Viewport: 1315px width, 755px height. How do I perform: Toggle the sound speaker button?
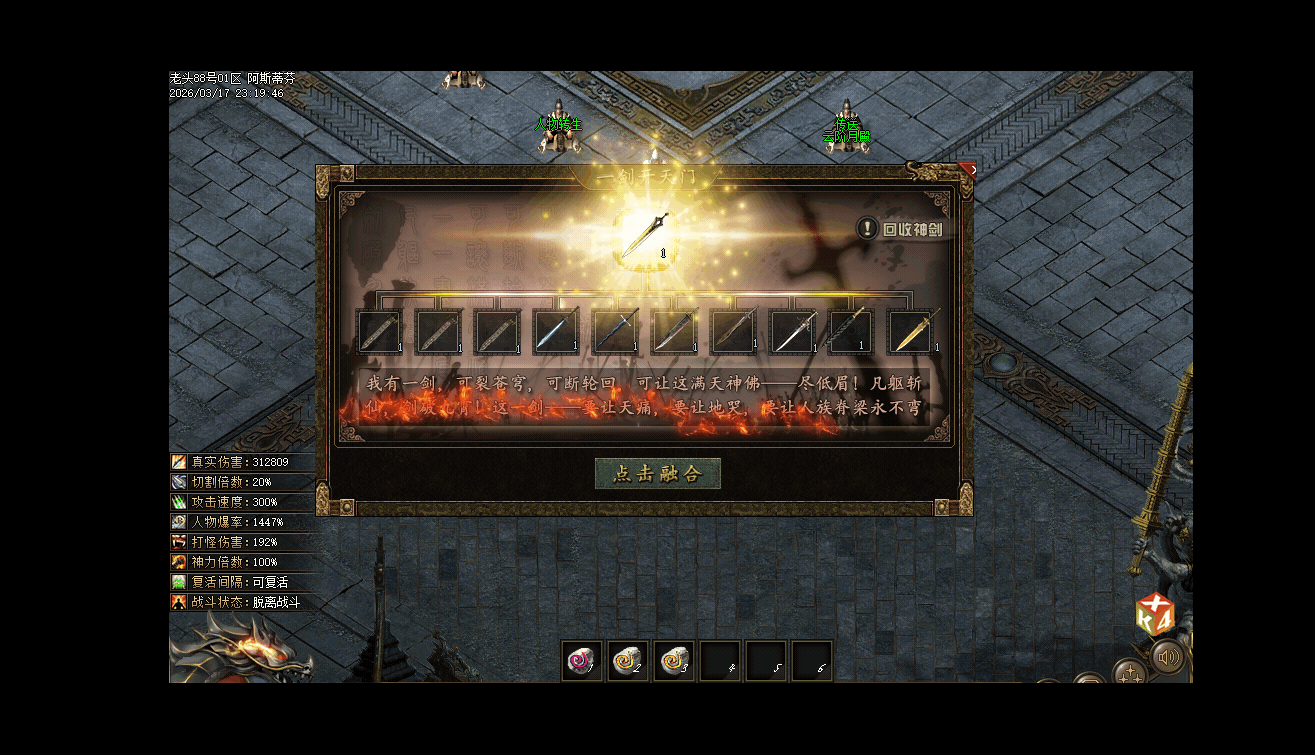click(1167, 657)
